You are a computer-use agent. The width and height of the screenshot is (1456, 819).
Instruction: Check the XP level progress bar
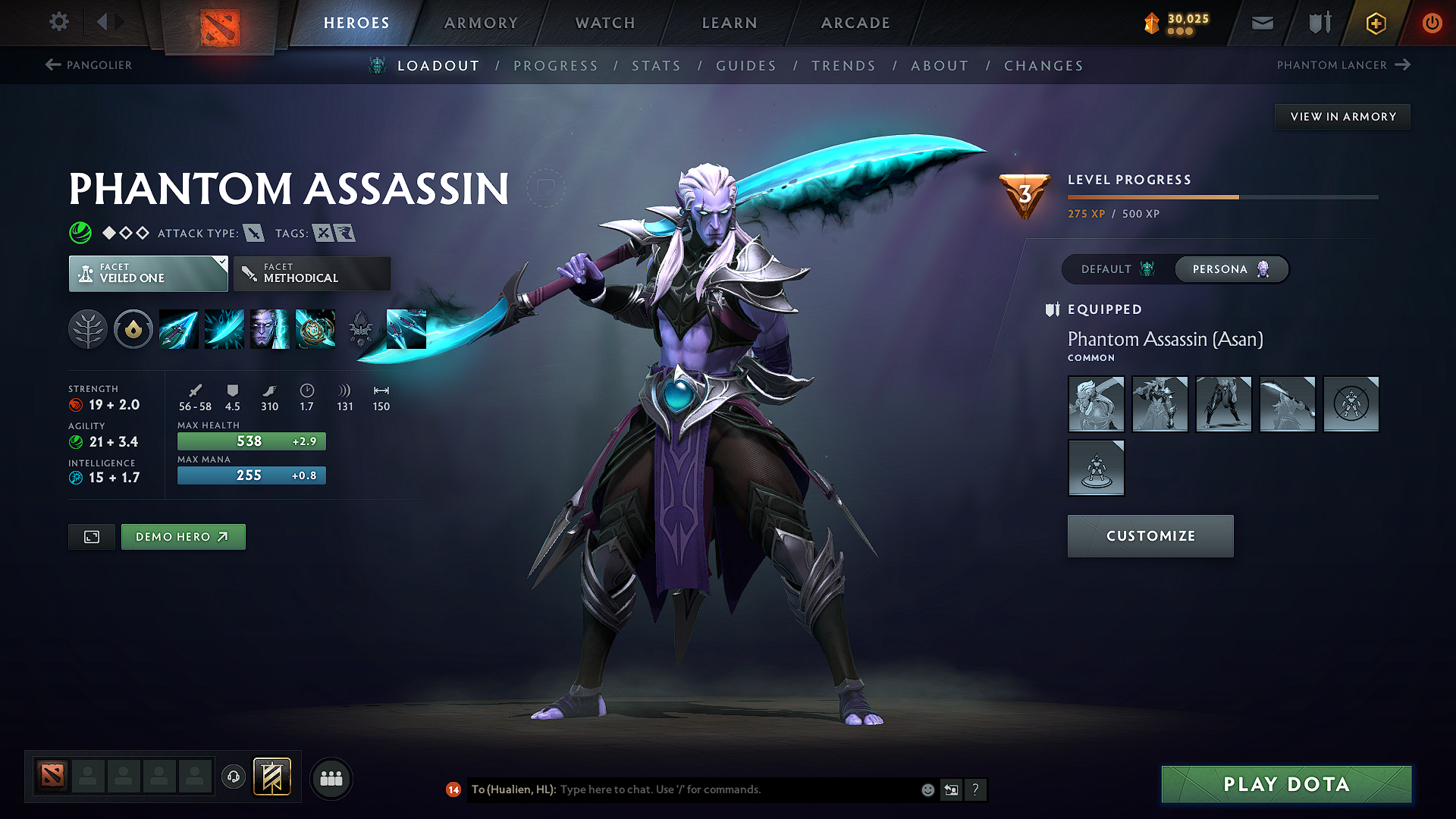click(x=1222, y=196)
